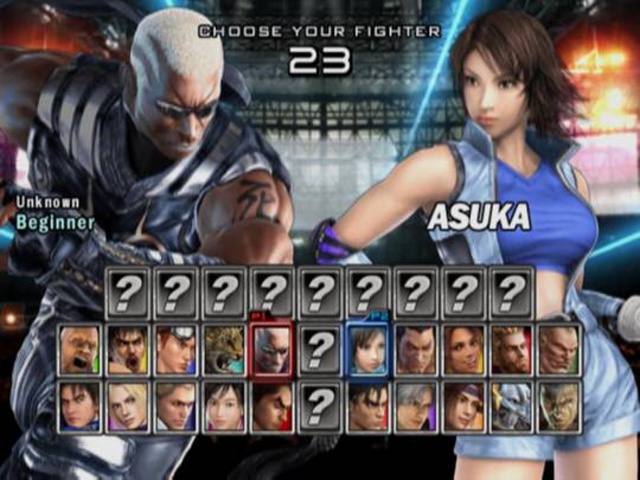This screenshot has height=480, width=640.
Task: Select Yoshimitsu's armored mask portrait
Action: (511, 407)
